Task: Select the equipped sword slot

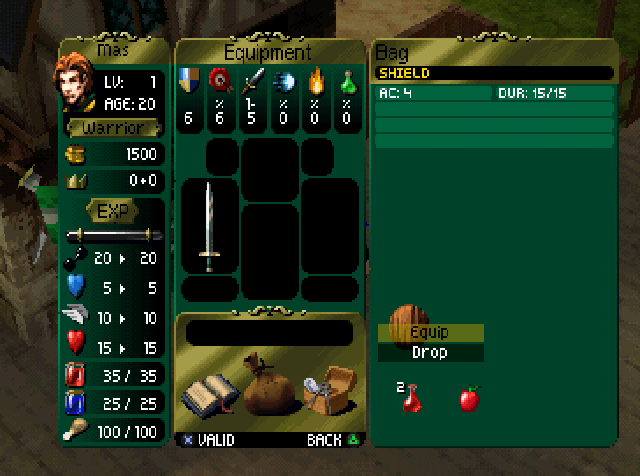Action: (208, 227)
